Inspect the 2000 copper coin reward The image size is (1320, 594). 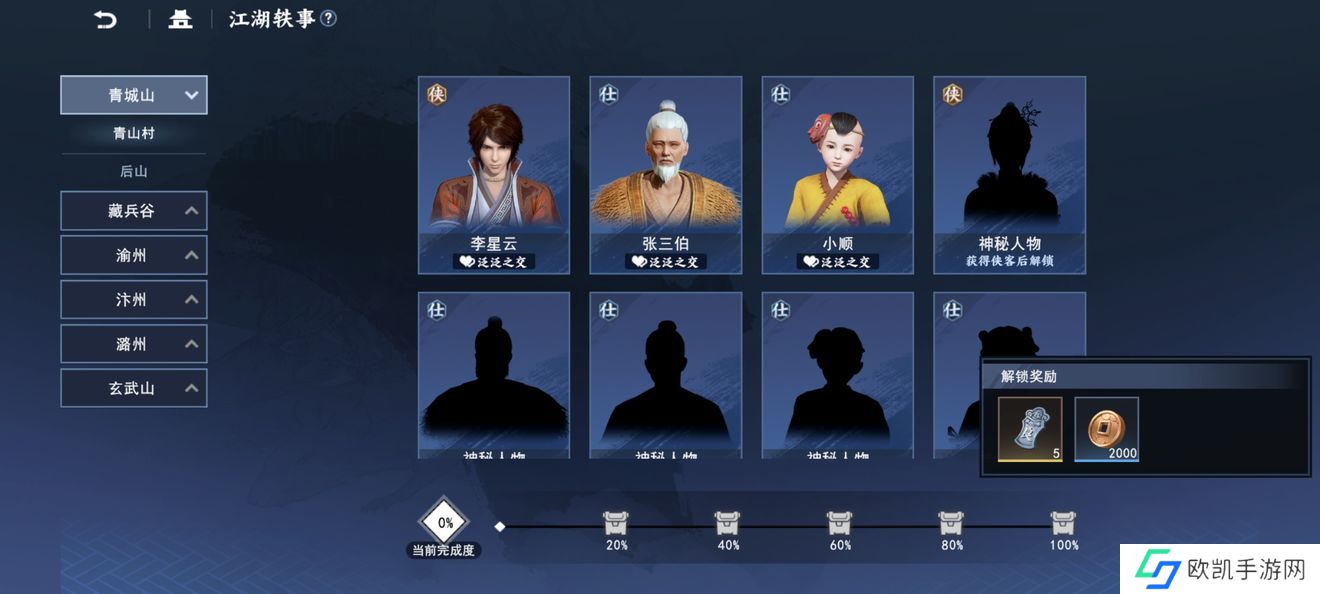pos(1107,429)
